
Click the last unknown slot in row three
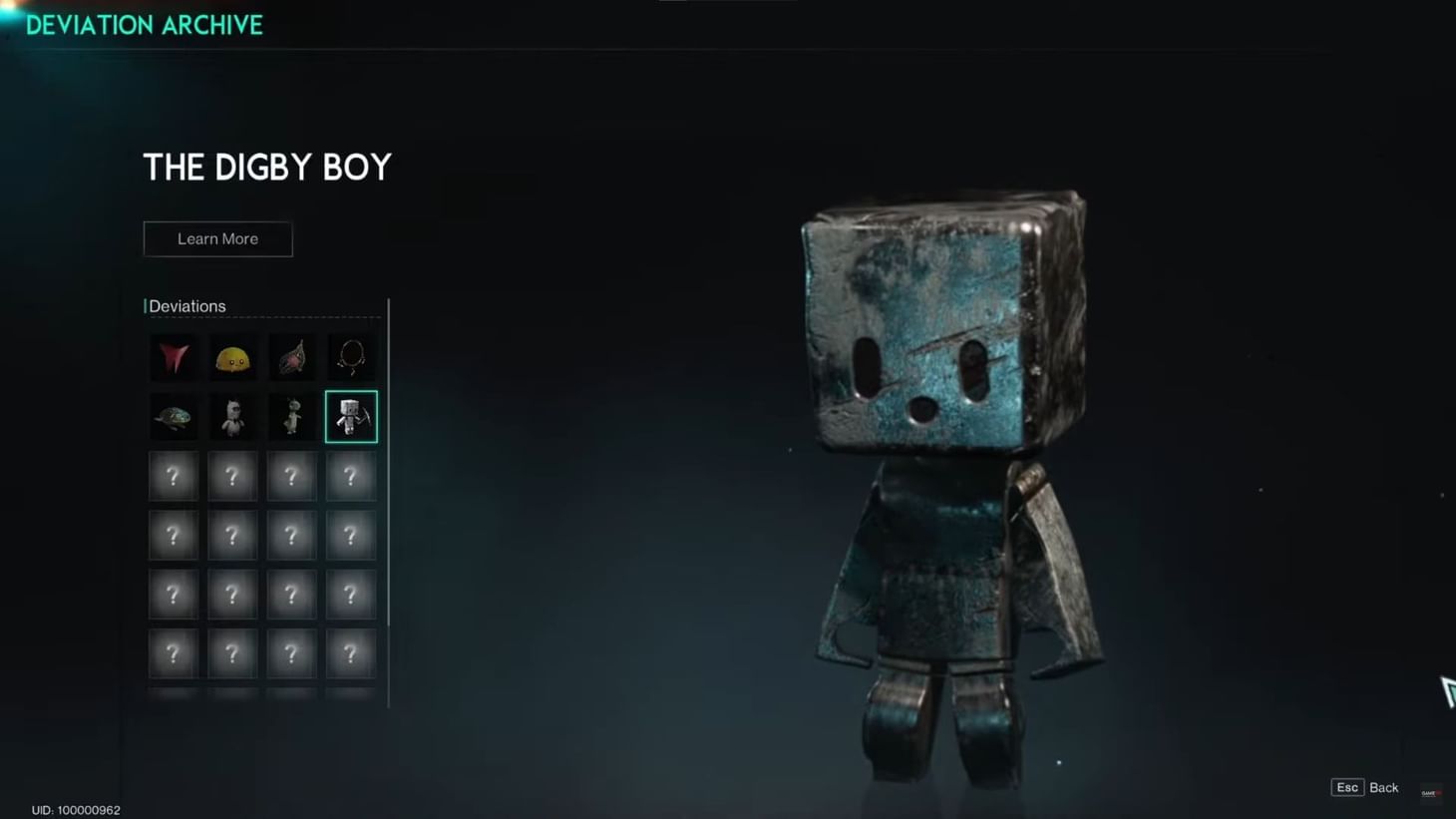[350, 476]
